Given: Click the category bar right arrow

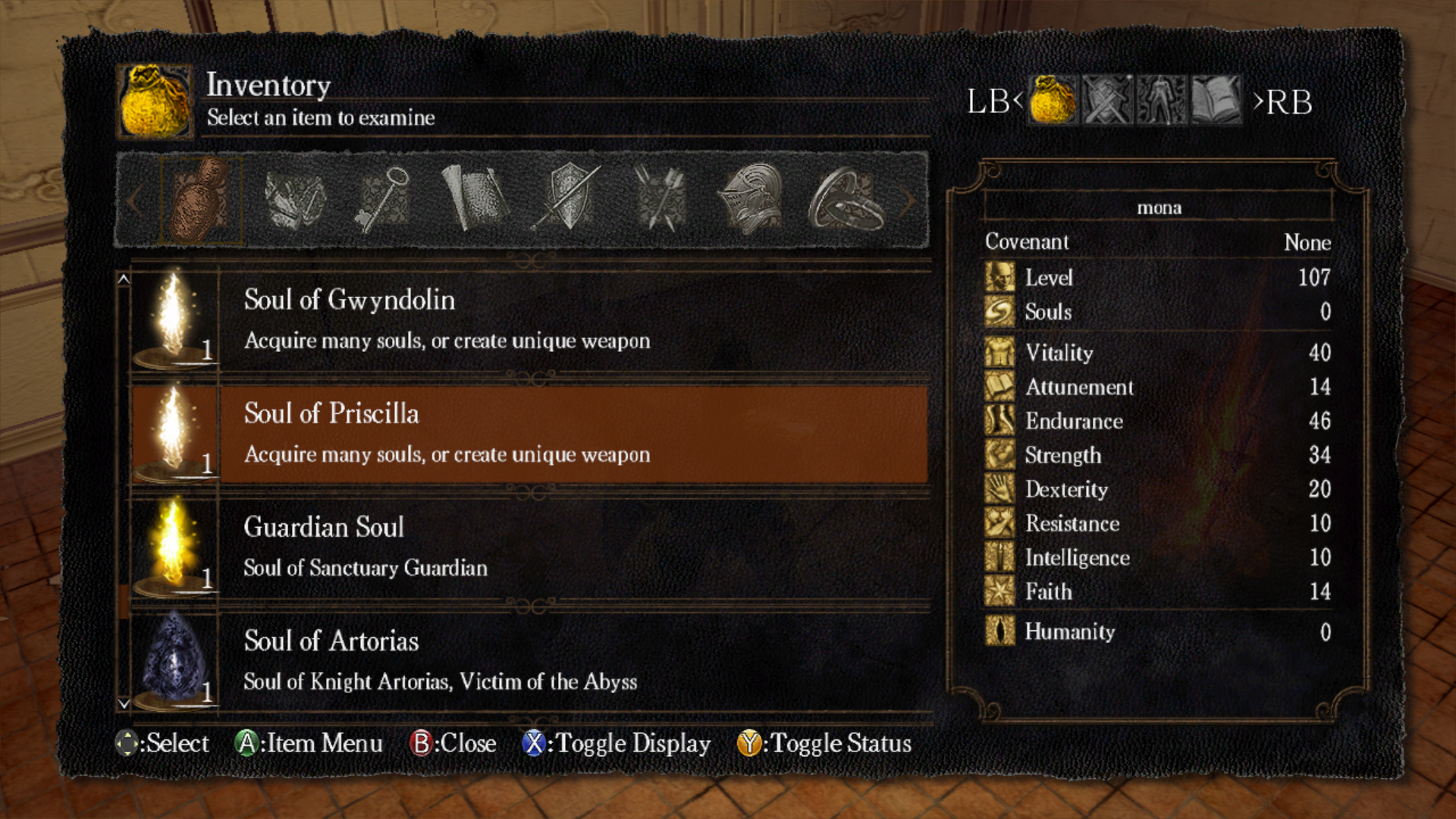Looking at the screenshot, I should 908,201.
